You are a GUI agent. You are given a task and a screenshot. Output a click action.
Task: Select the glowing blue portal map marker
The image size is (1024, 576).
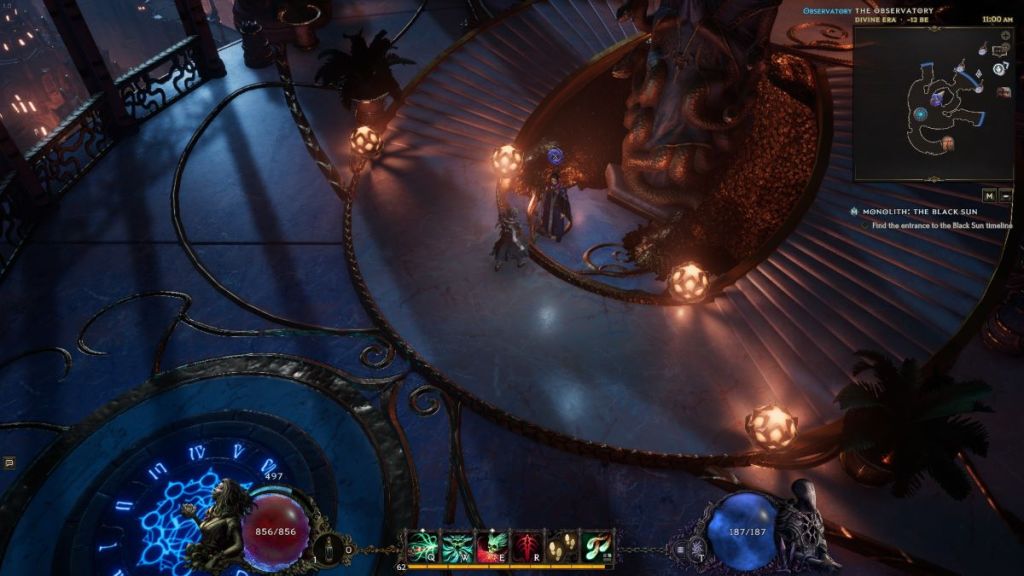pyautogui.click(x=920, y=115)
